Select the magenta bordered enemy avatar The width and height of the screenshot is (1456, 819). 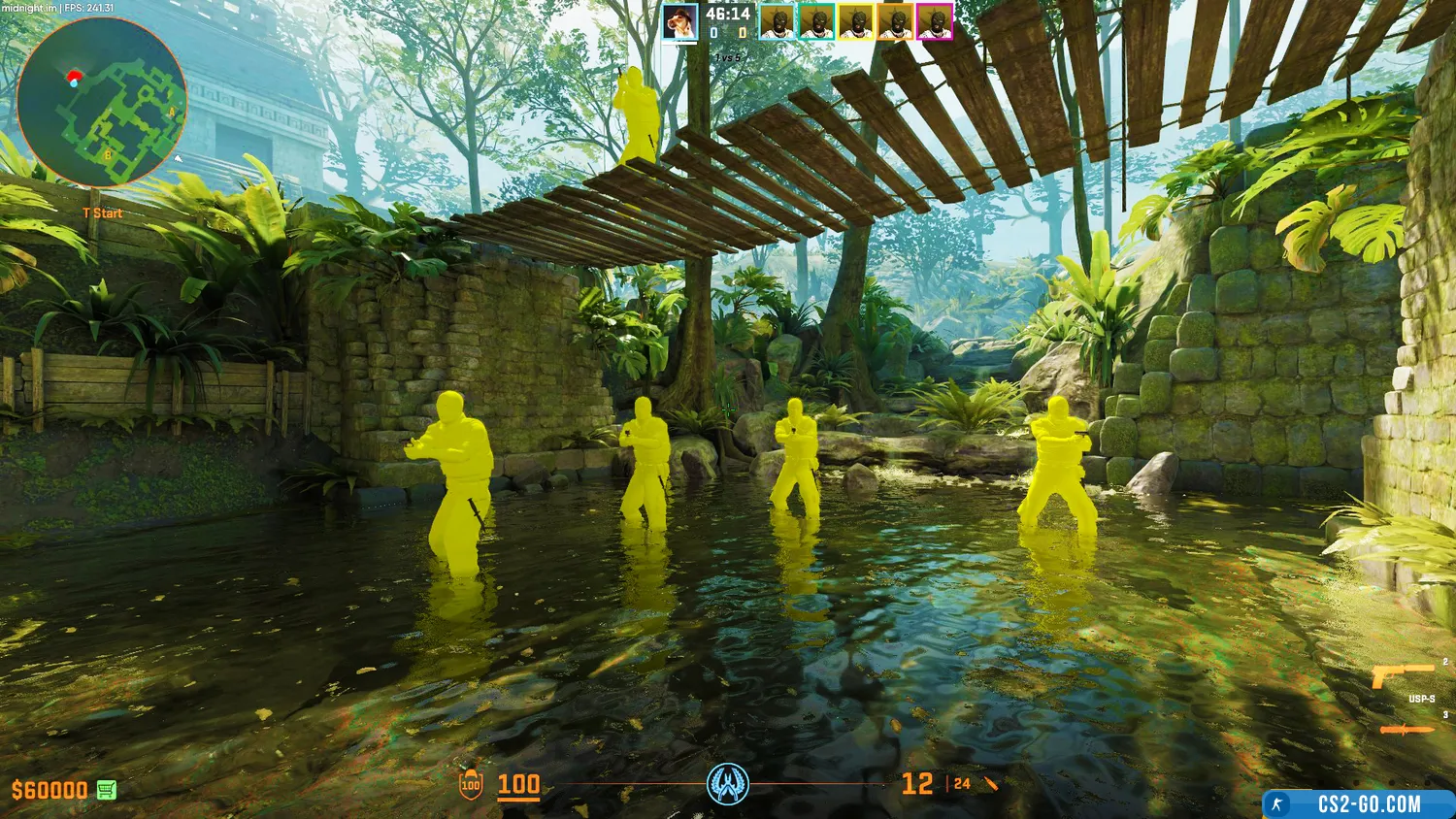[x=935, y=21]
